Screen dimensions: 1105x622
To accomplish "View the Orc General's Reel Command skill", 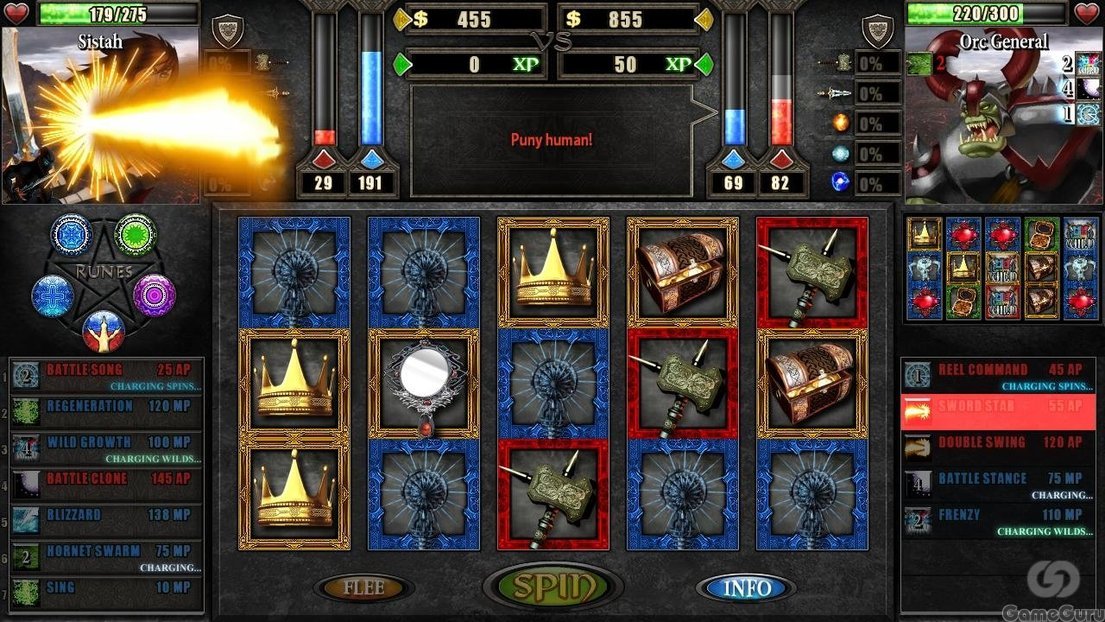I will [1000, 376].
